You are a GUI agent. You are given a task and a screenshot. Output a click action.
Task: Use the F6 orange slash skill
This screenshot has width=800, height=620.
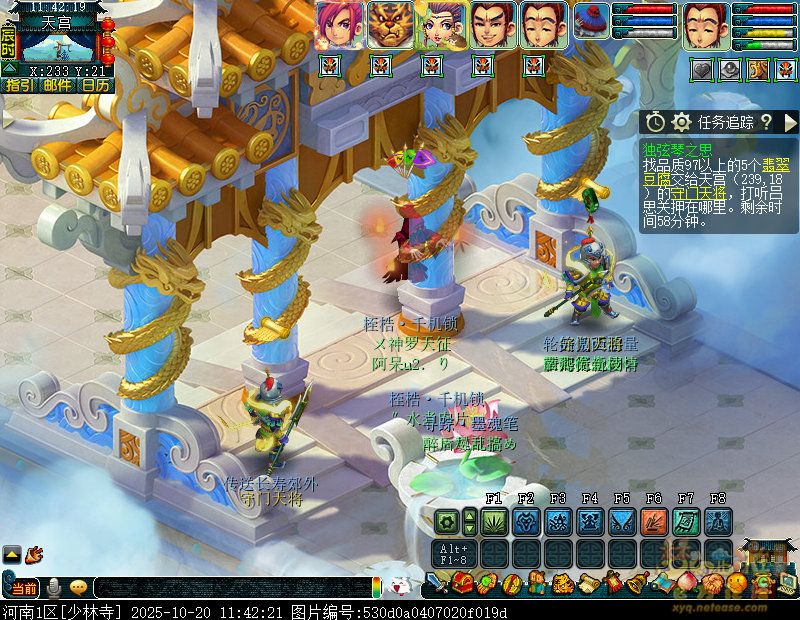pyautogui.click(x=654, y=521)
